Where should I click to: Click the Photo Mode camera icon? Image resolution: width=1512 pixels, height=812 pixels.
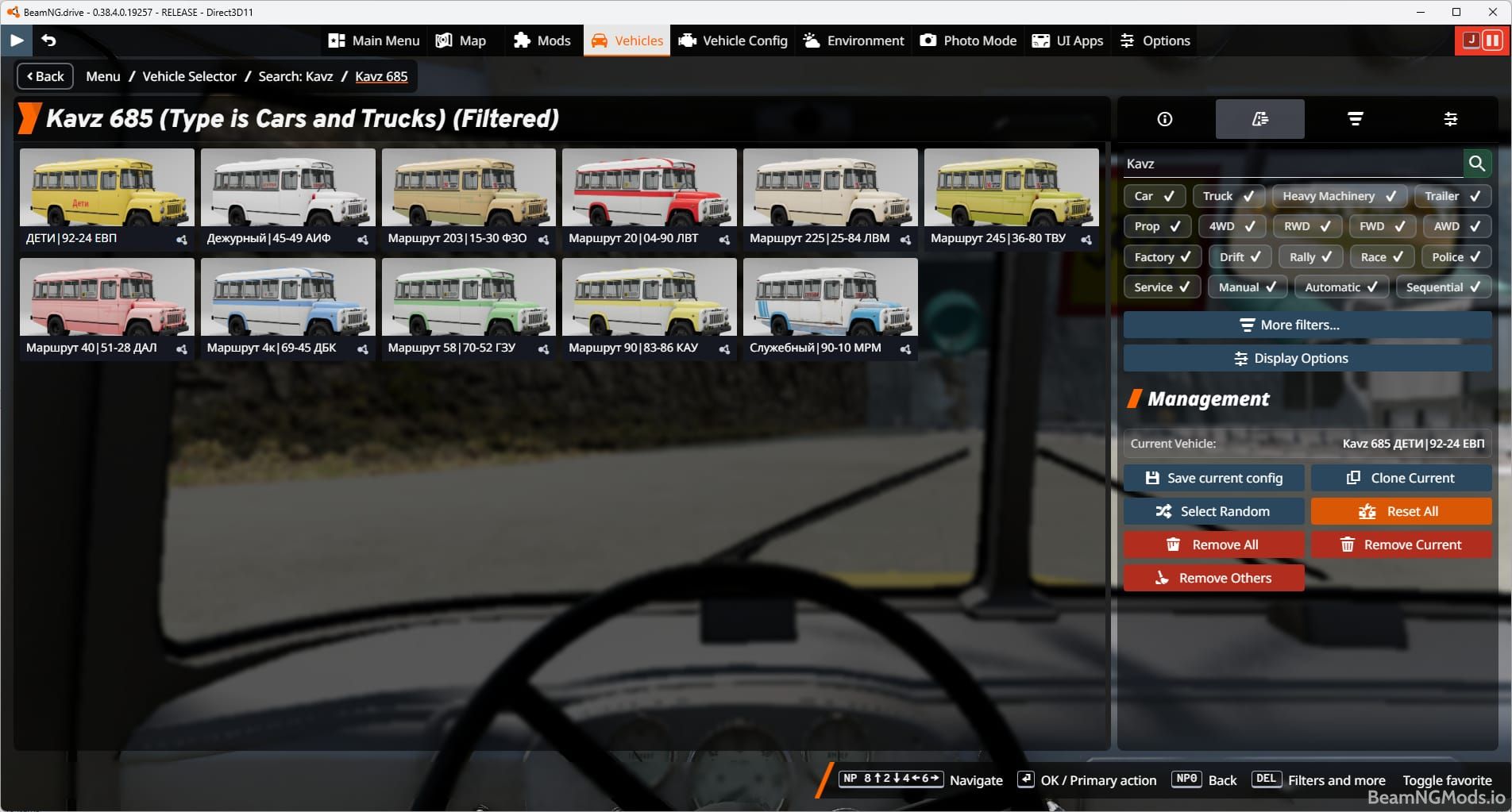pyautogui.click(x=928, y=40)
